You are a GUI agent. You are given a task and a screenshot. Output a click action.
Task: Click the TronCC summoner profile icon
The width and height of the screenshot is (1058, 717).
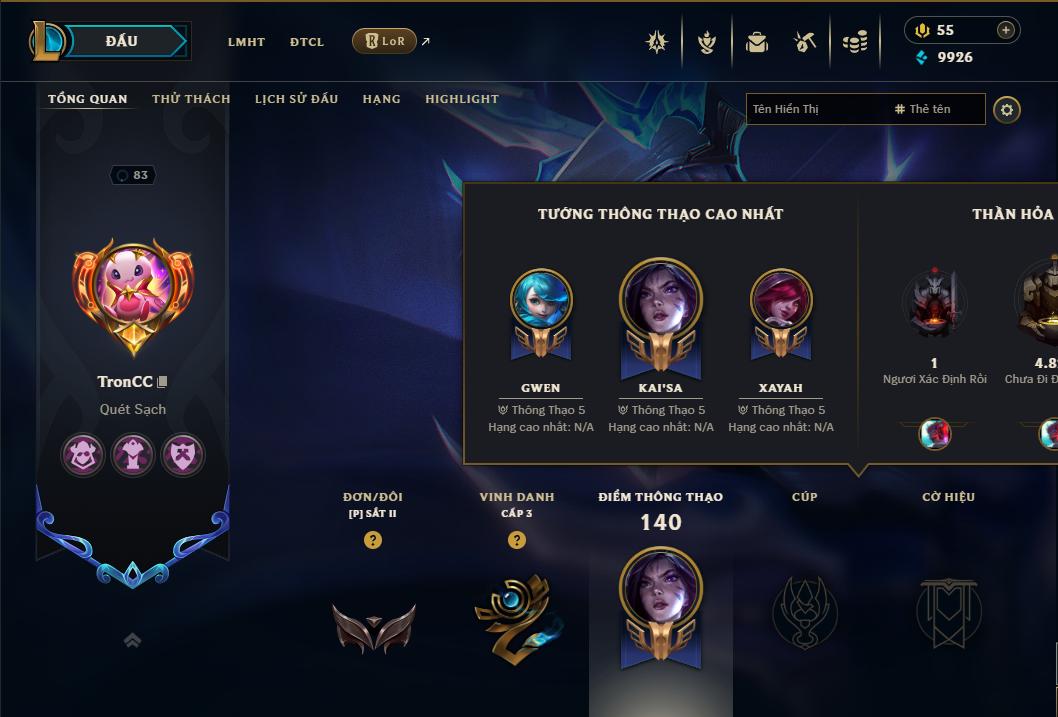click(133, 290)
